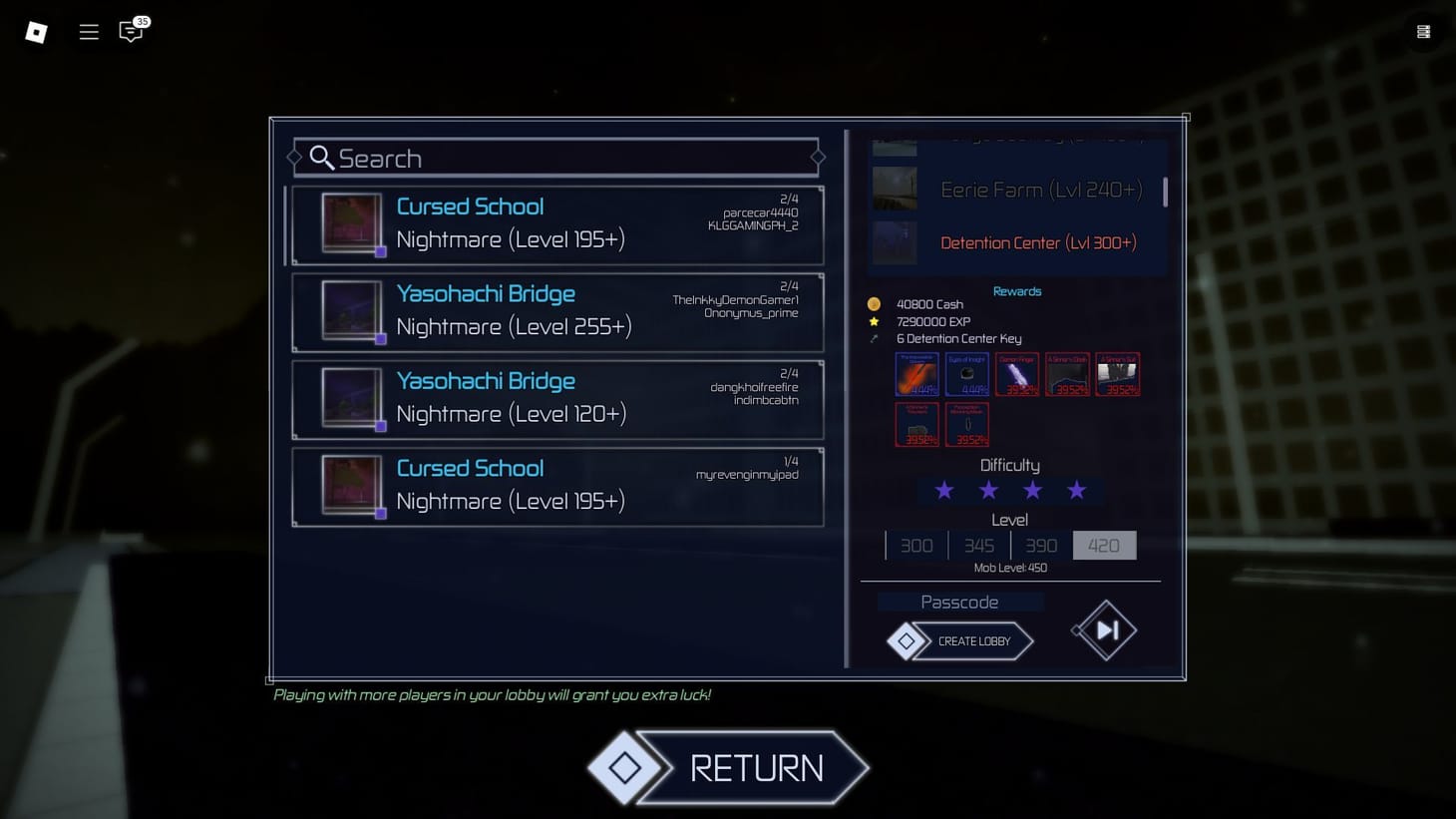Viewport: 1456px width, 819px height.
Task: Select the 345 level option
Action: point(978,545)
